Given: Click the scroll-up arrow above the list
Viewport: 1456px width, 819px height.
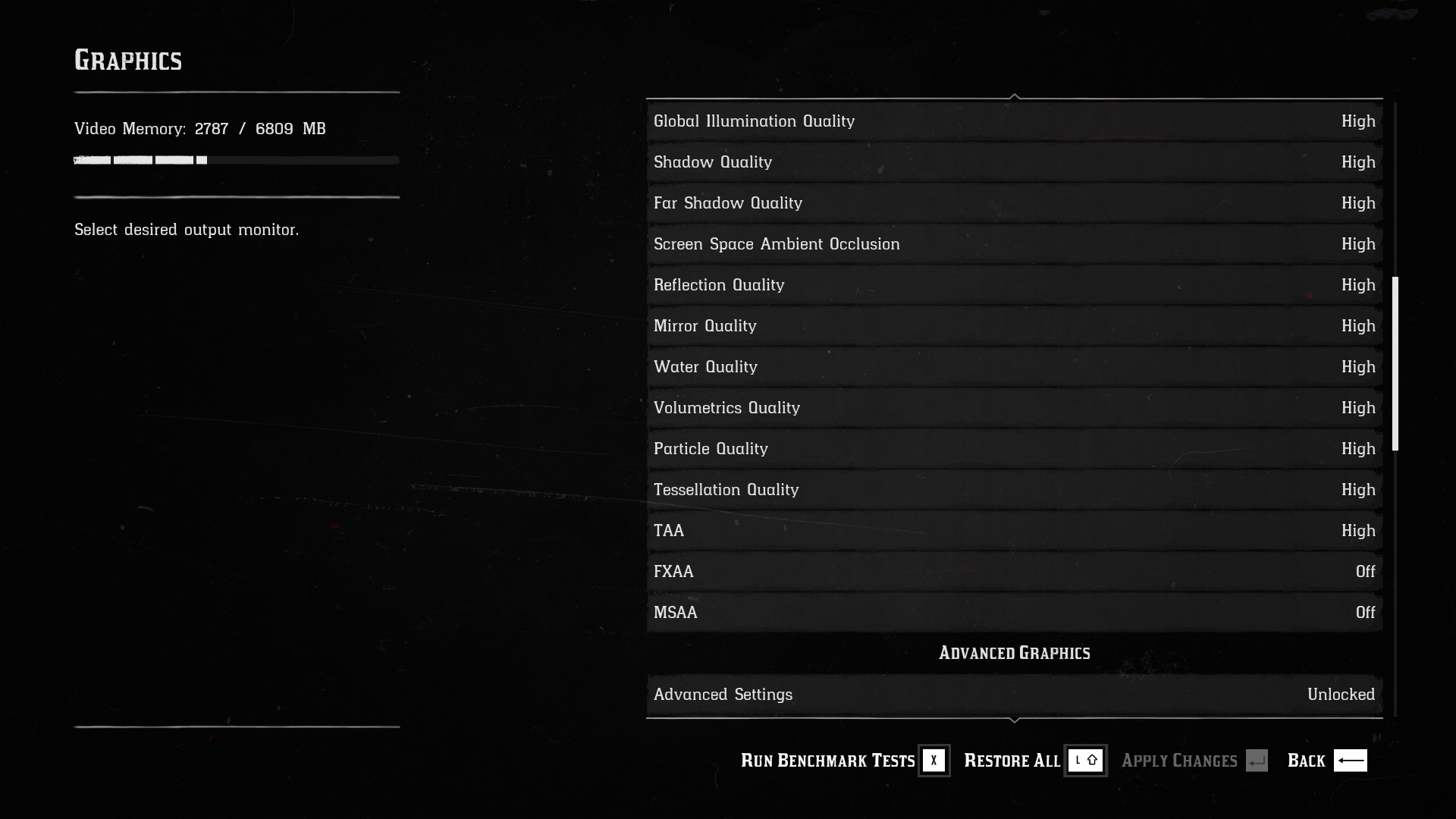Looking at the screenshot, I should coord(1015,96).
